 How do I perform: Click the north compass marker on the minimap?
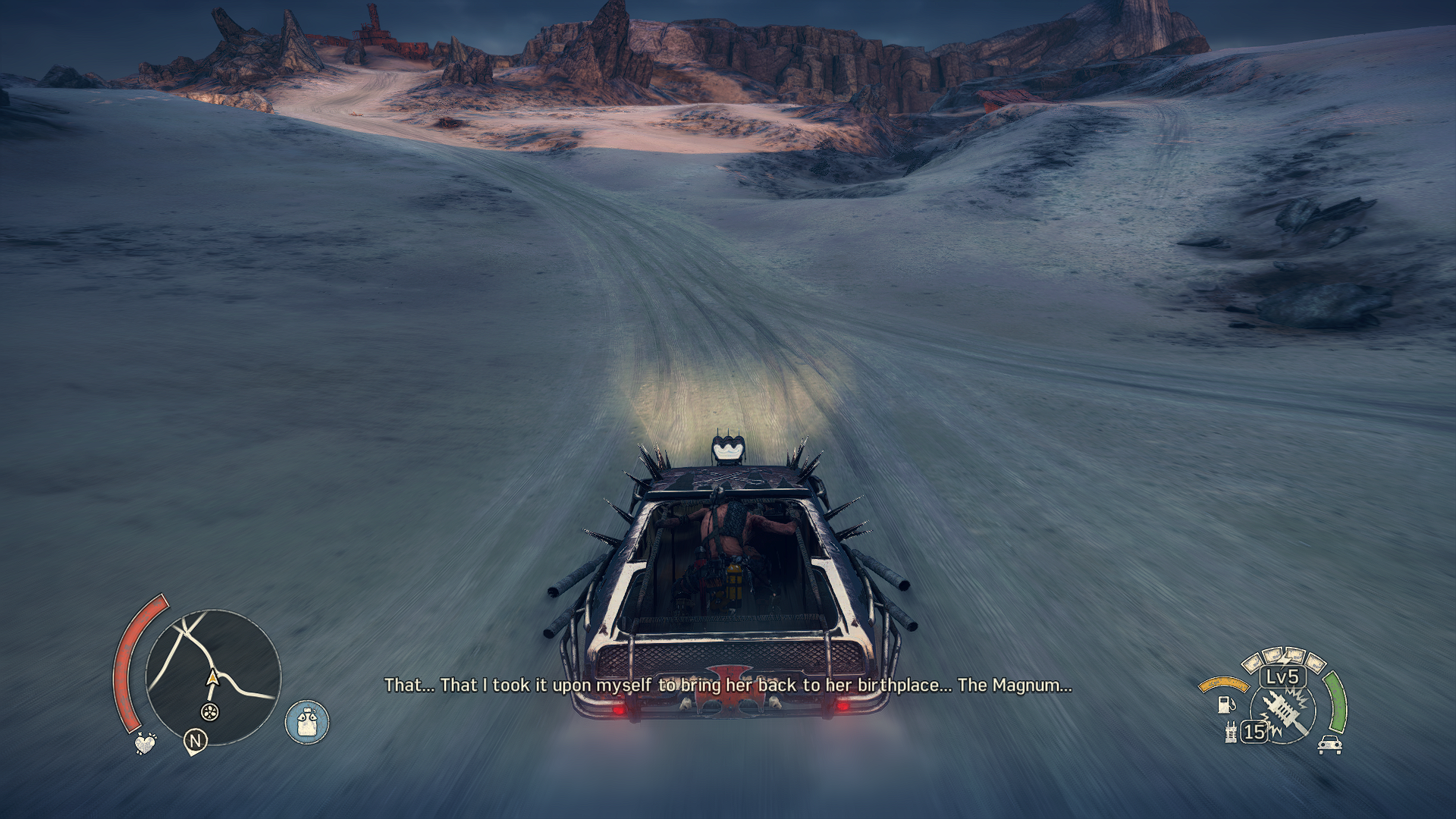tap(196, 740)
